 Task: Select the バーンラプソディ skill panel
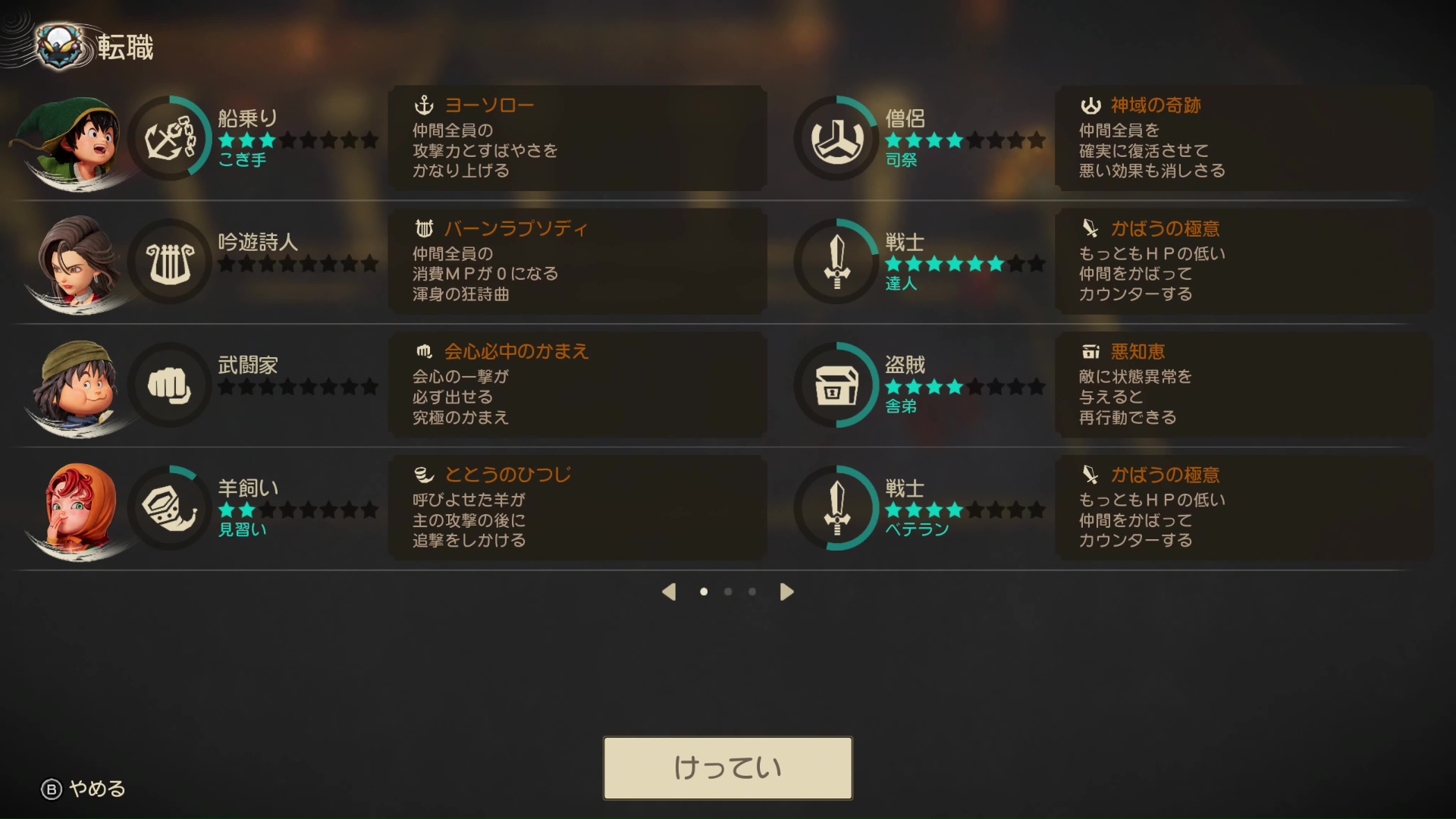point(576,261)
